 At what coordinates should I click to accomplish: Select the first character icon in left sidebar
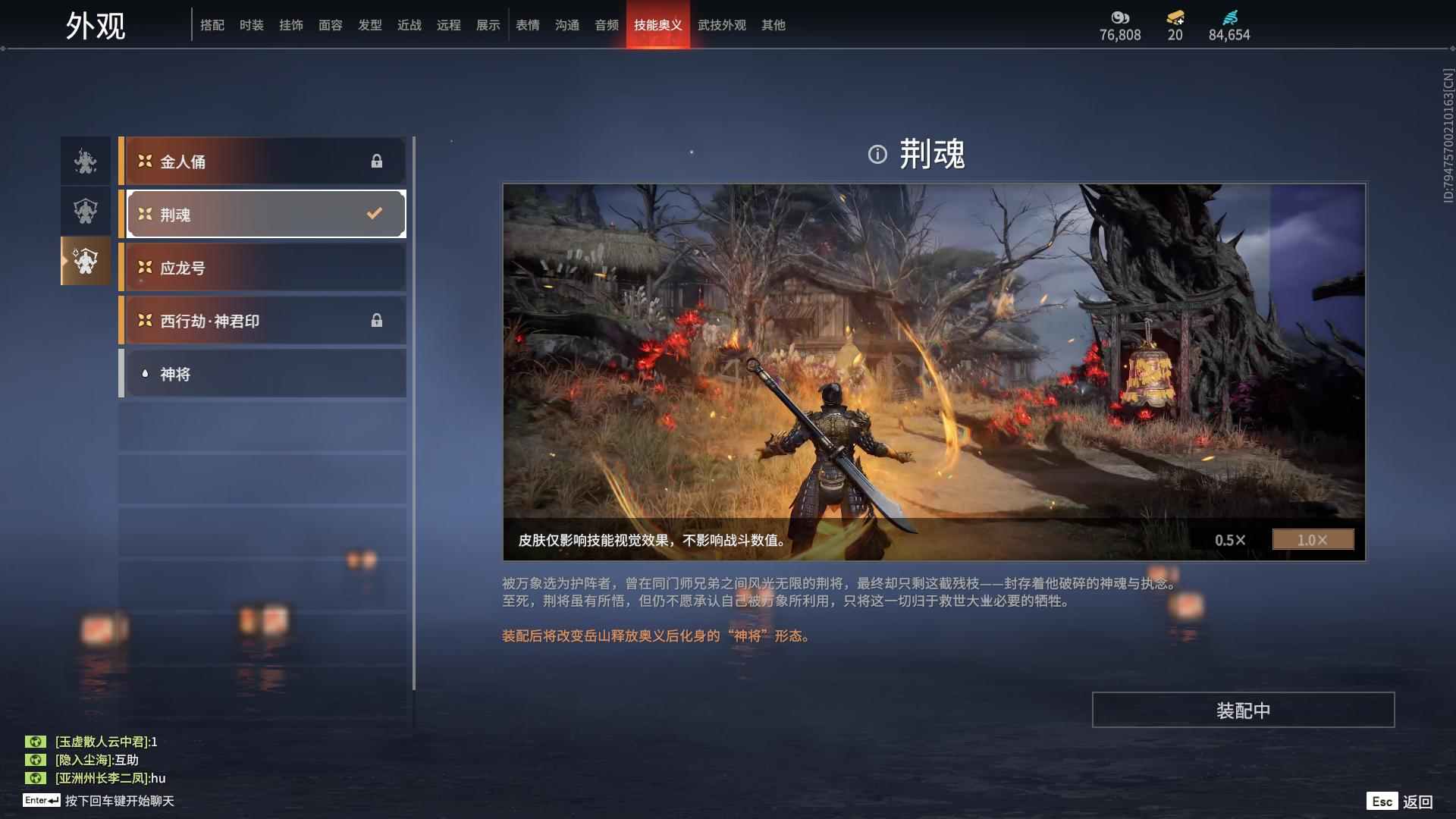(84, 161)
